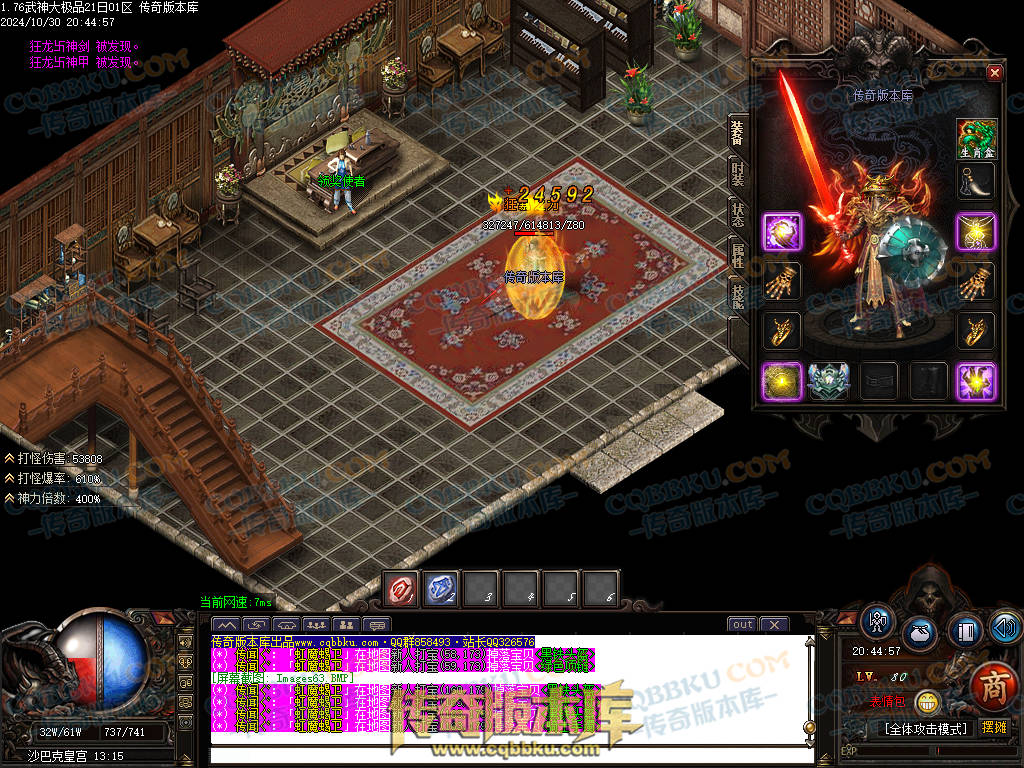Toggle sound with the speaker button

point(1004,627)
